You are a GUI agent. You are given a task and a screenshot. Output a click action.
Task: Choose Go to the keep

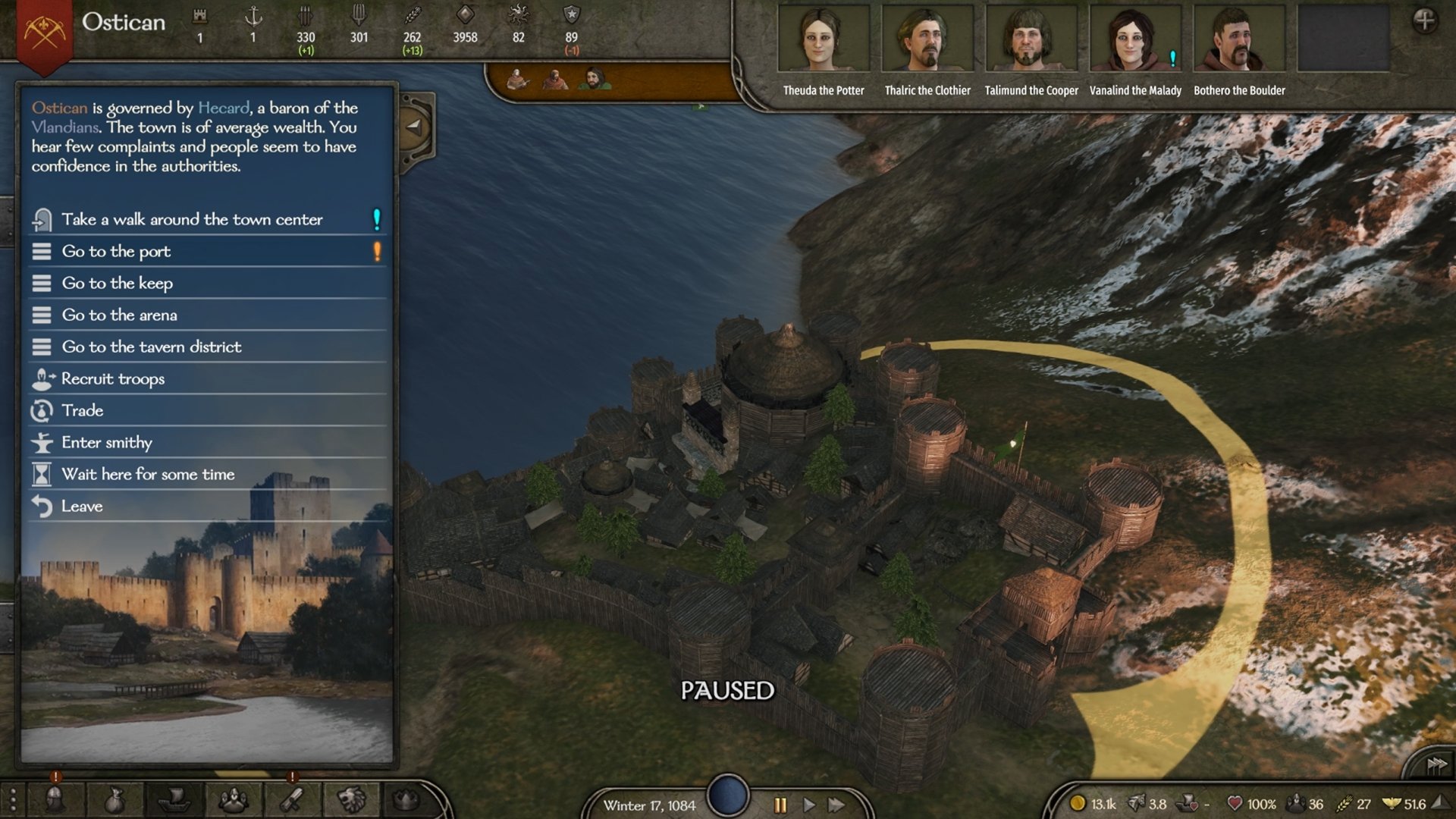[x=118, y=284]
